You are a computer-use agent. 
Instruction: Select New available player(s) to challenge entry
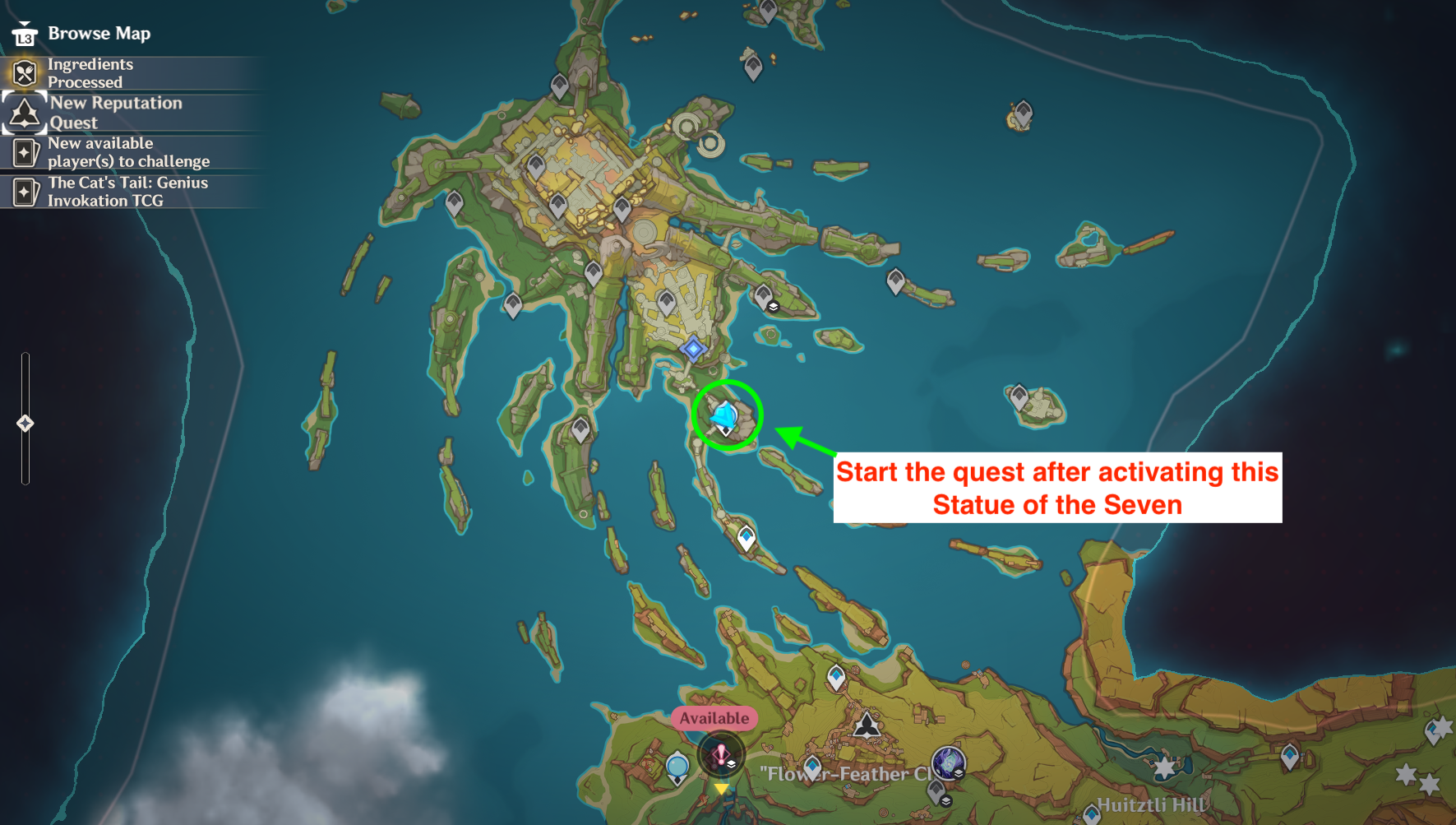point(127,152)
